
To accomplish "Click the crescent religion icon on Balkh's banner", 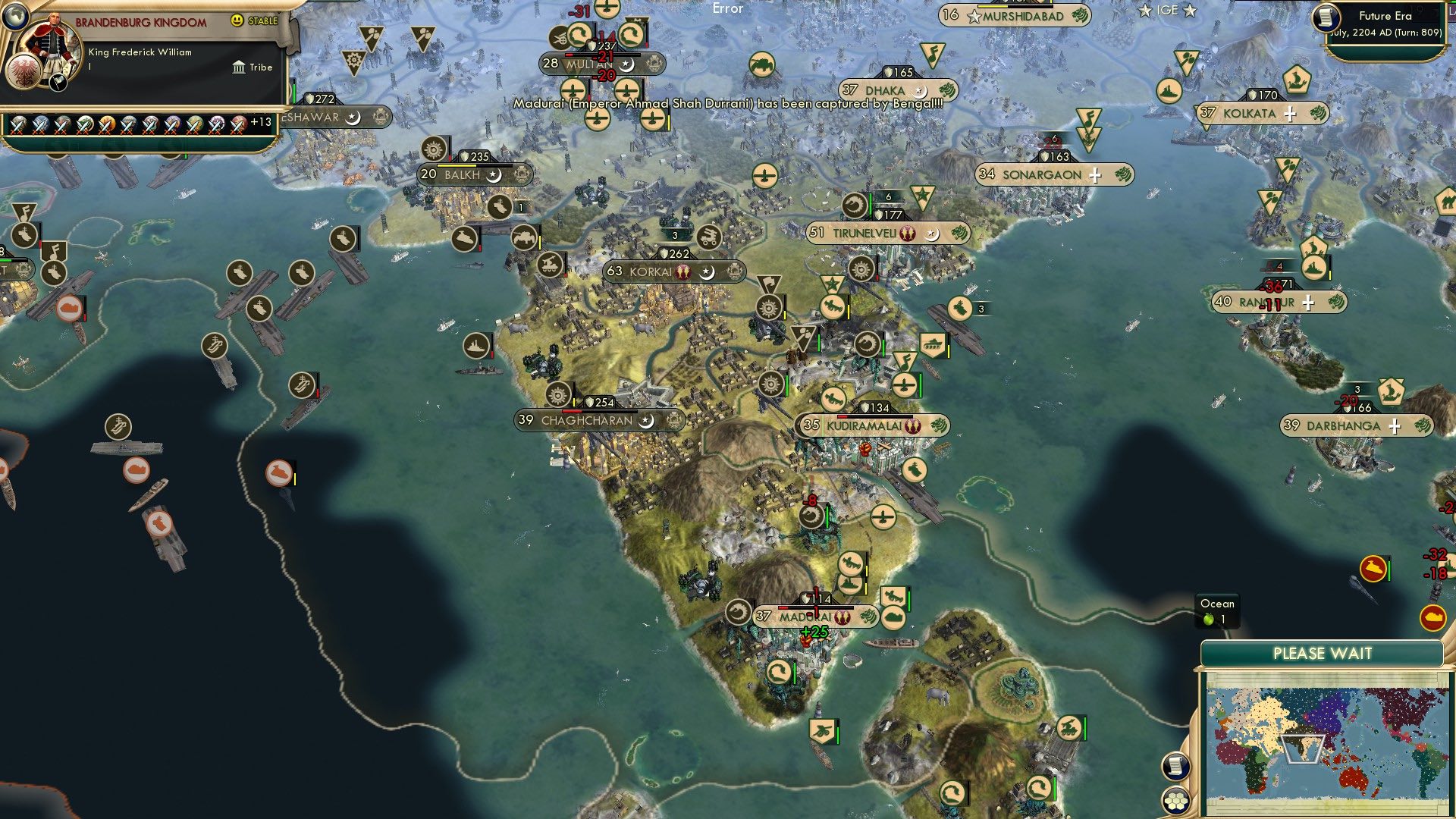I will pos(494,174).
